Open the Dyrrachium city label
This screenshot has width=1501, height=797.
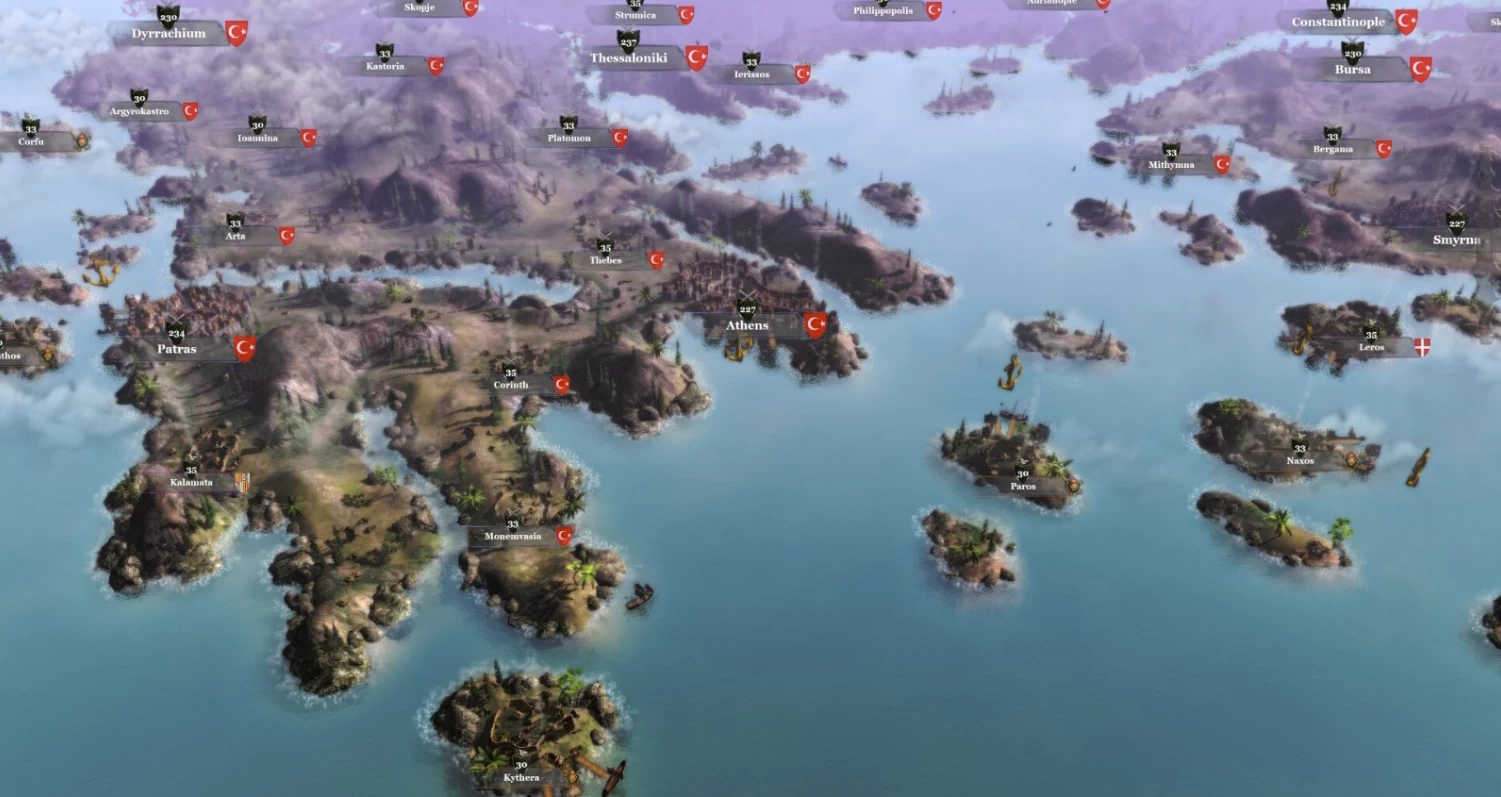coord(169,33)
